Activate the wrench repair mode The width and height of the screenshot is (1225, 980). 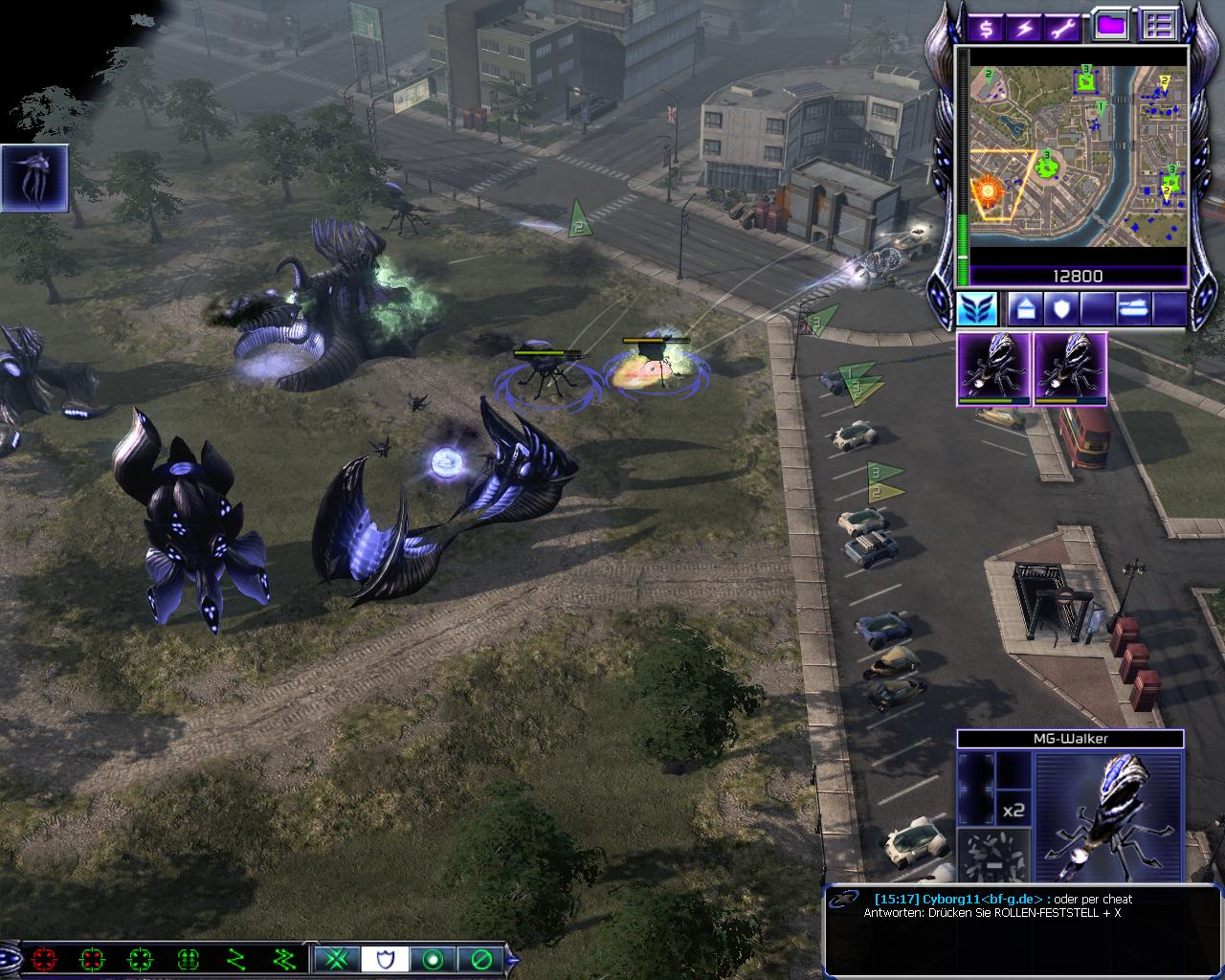point(1064,27)
